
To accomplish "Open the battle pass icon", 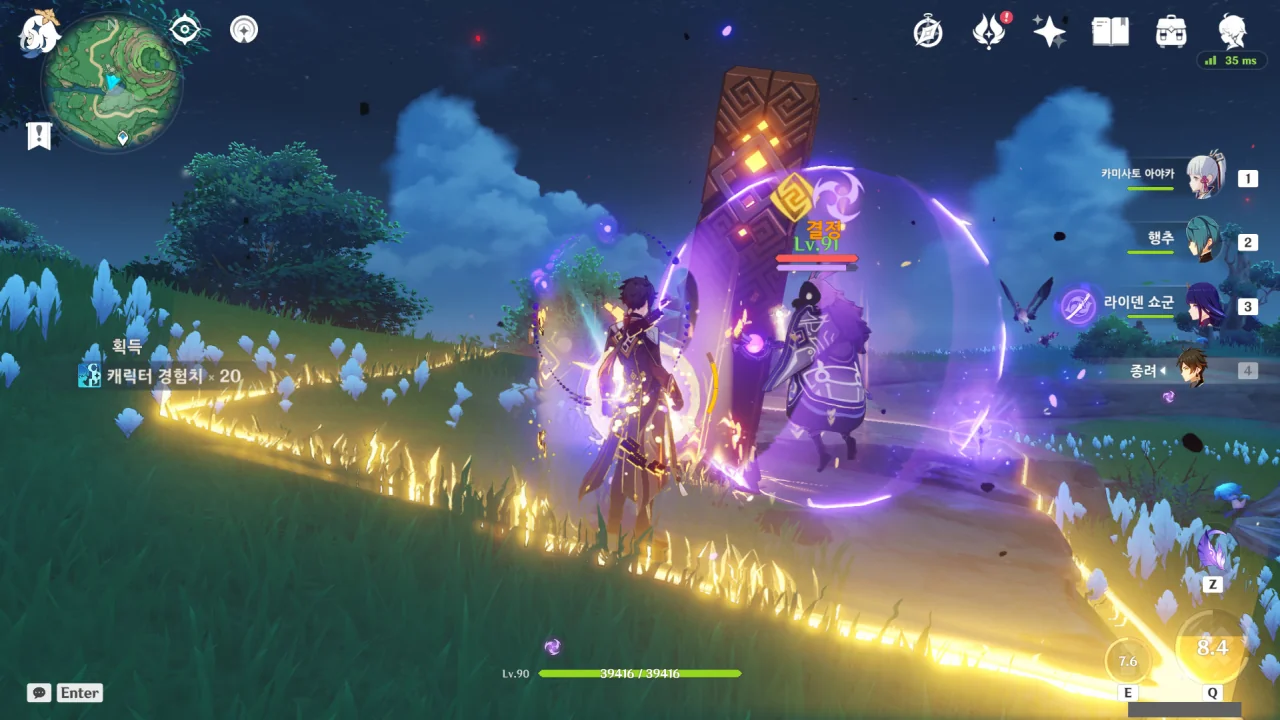I will point(988,32).
